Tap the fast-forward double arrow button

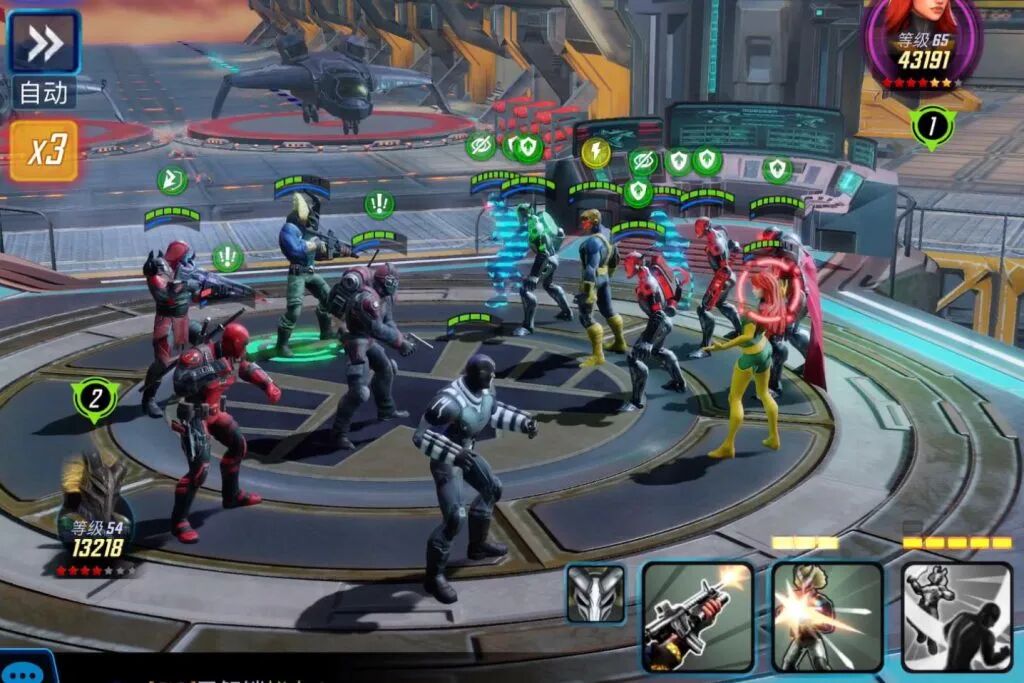(44, 41)
